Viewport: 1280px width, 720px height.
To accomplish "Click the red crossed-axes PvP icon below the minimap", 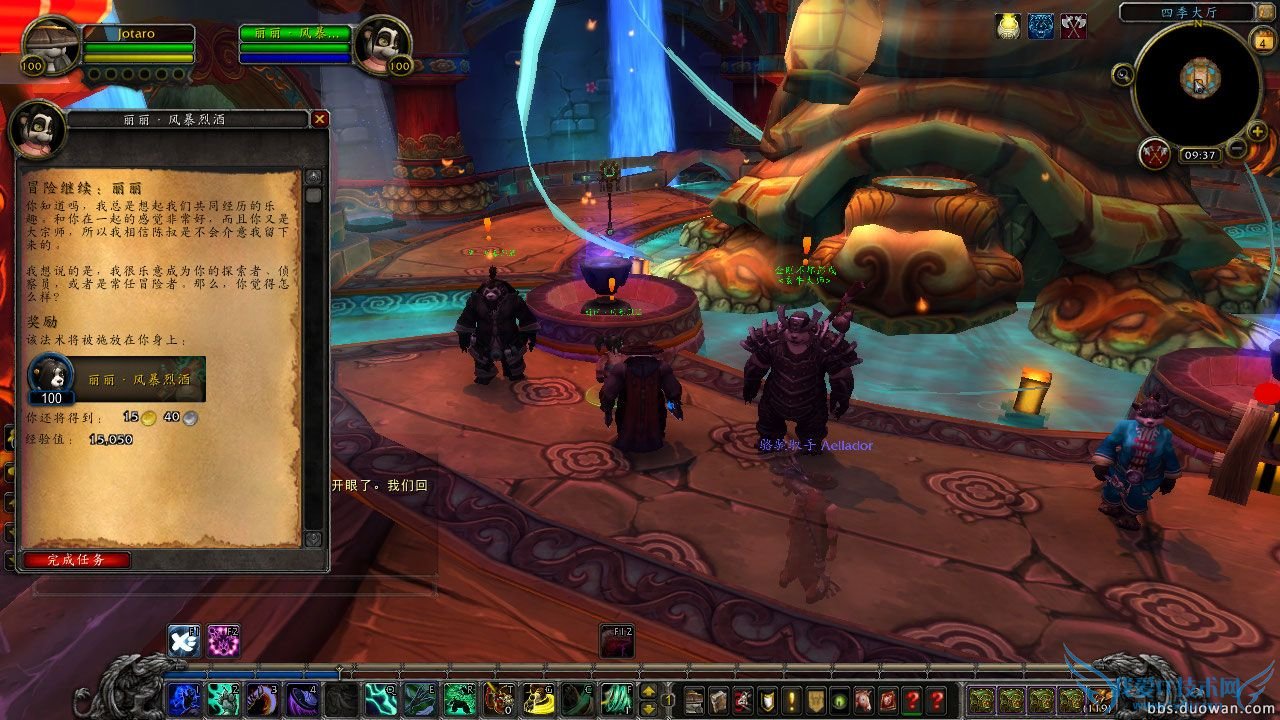I will point(1154,154).
